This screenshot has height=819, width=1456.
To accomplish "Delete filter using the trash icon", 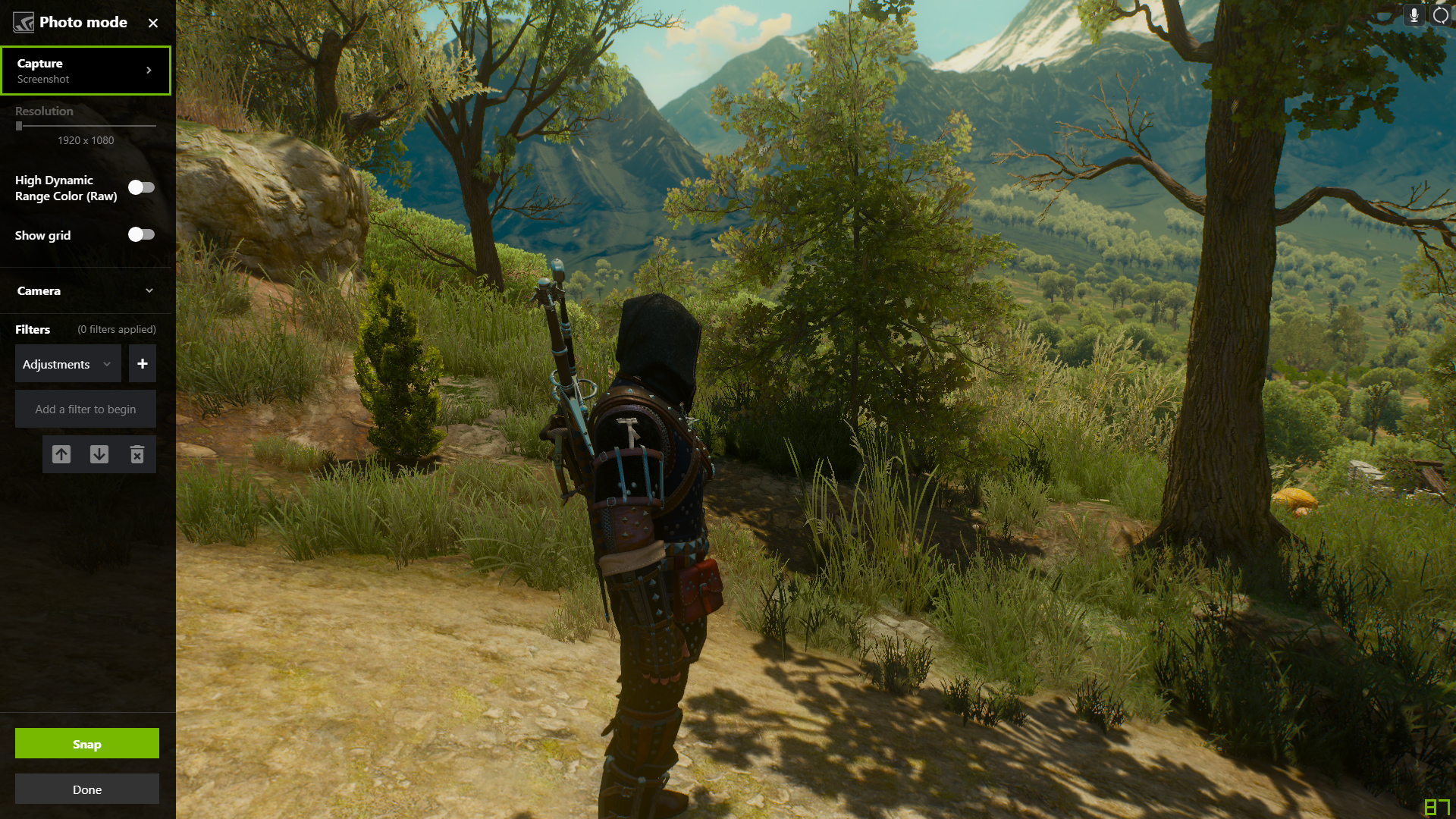I will click(137, 454).
